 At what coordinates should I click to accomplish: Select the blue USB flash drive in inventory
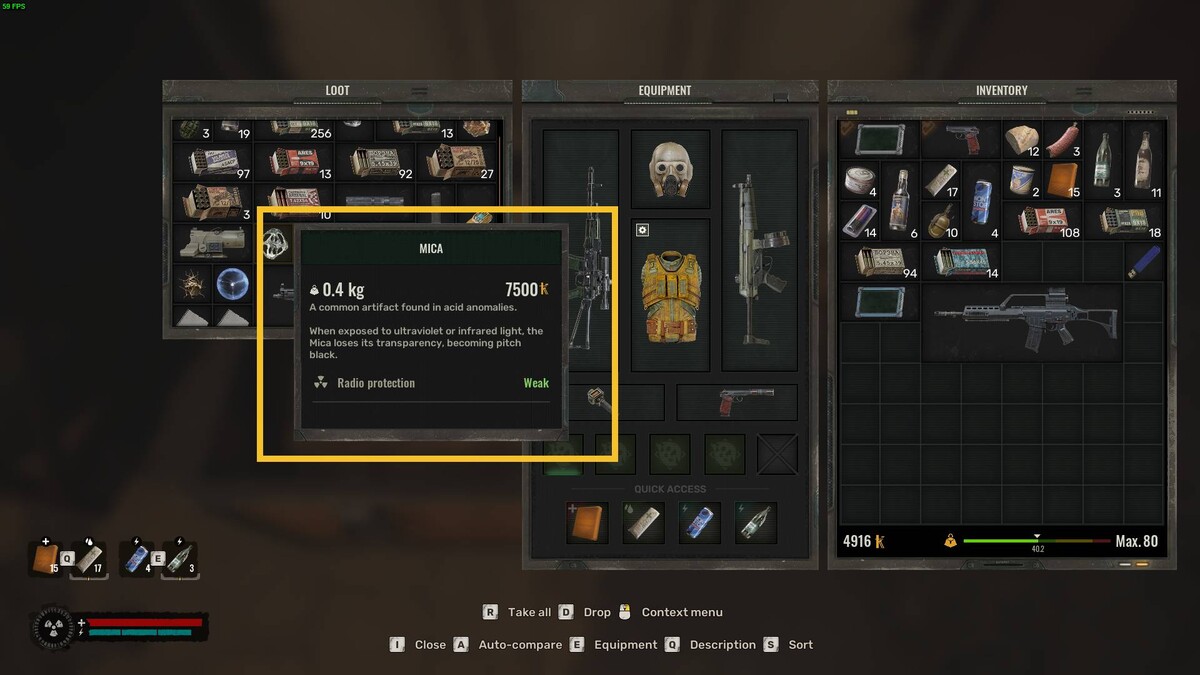pos(1143,261)
